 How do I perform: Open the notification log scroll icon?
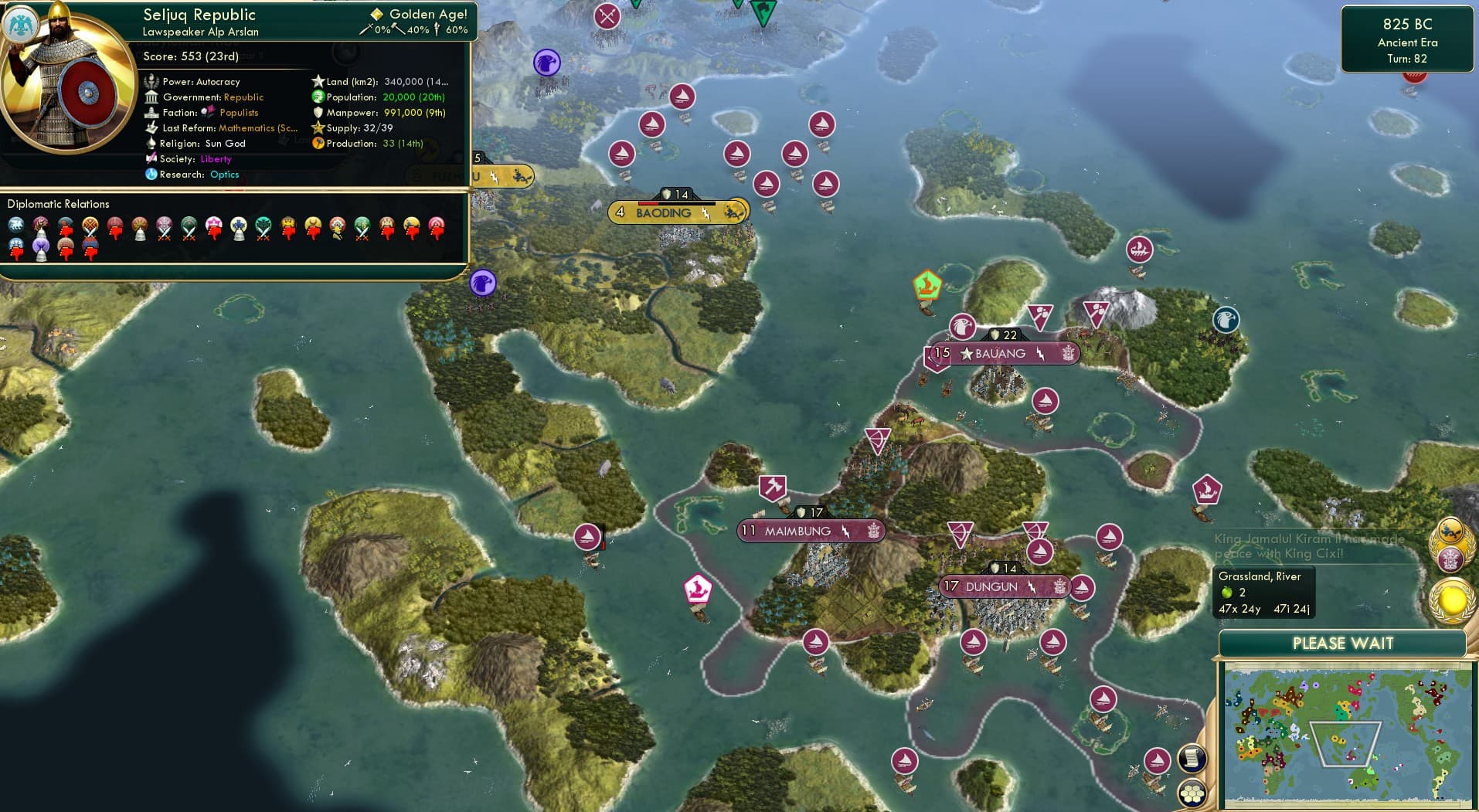click(x=1191, y=759)
